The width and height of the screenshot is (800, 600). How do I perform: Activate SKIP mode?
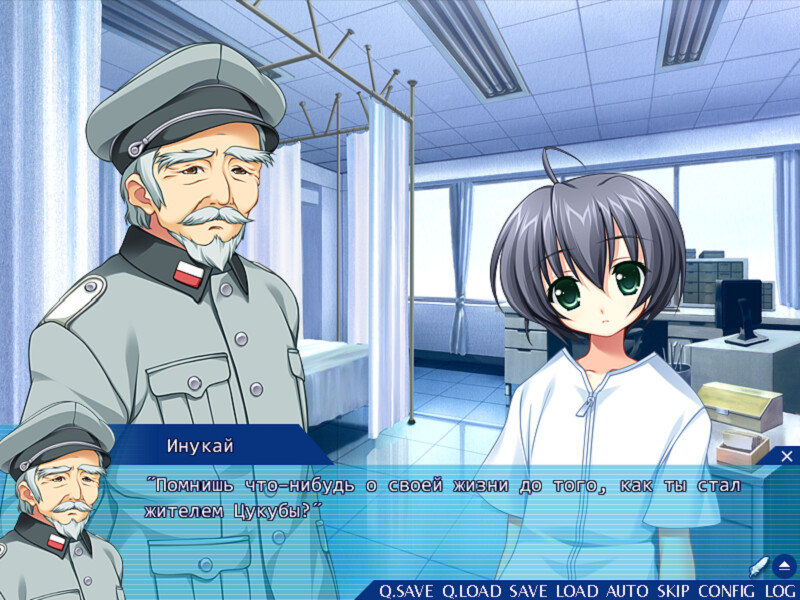coord(674,591)
